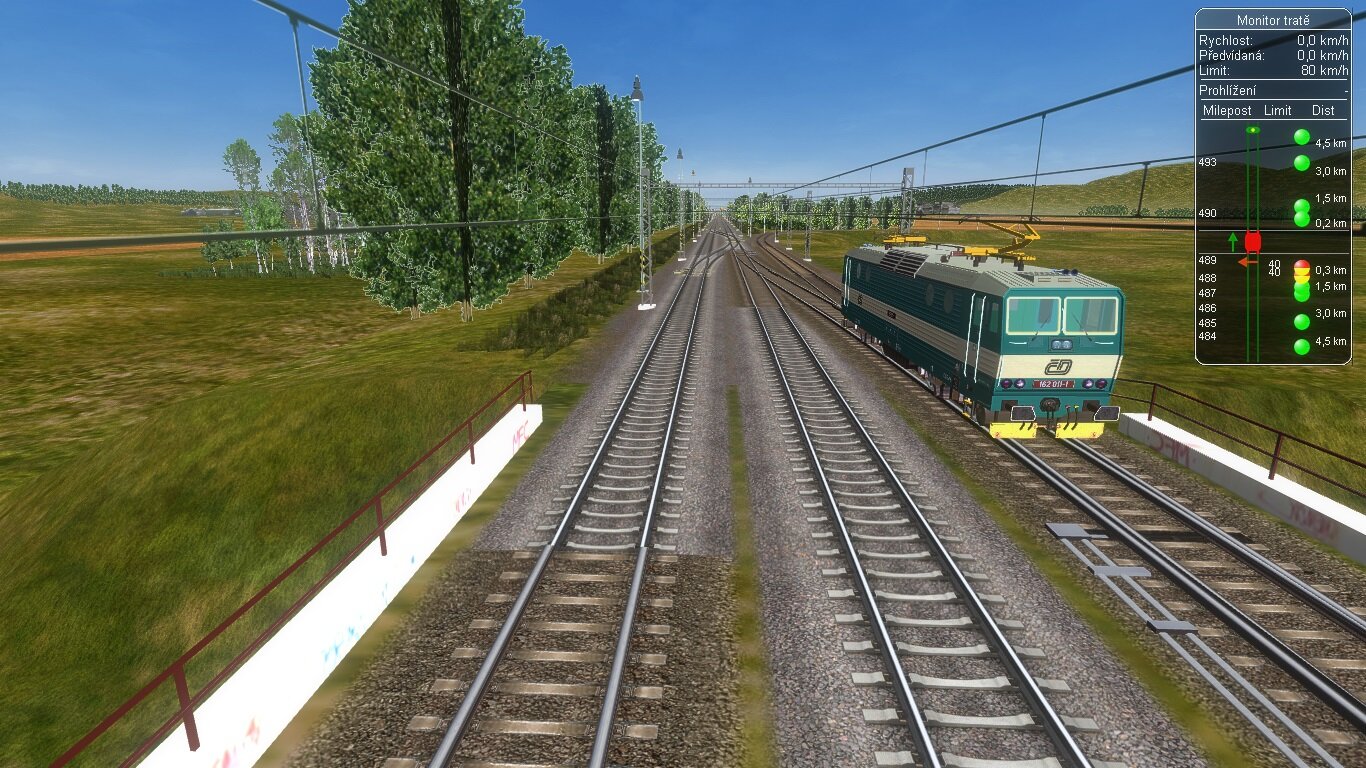Select the Milepost column header
The image size is (1366, 768).
[x=1227, y=111]
